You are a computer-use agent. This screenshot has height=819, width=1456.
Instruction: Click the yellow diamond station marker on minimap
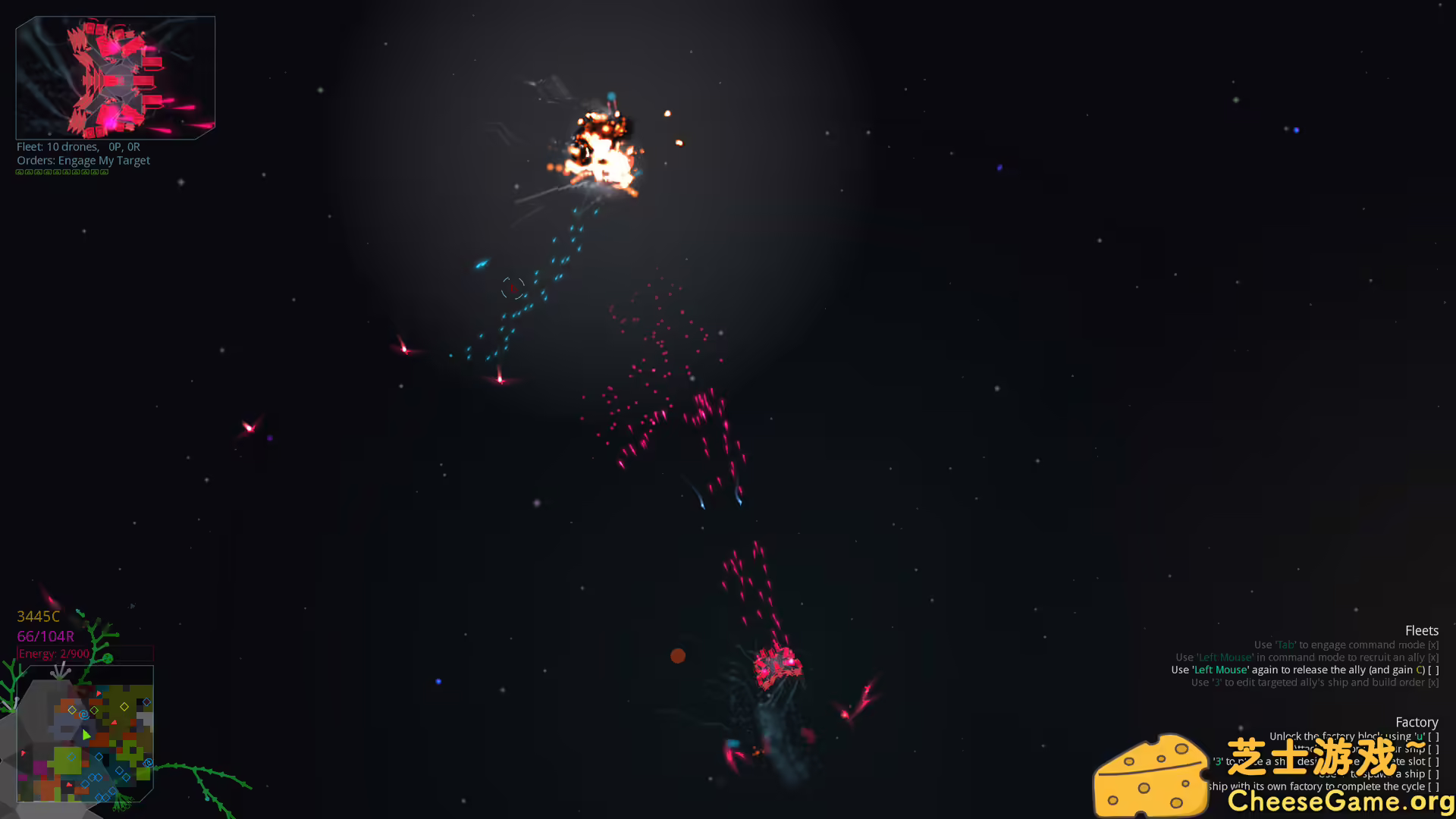[x=124, y=707]
